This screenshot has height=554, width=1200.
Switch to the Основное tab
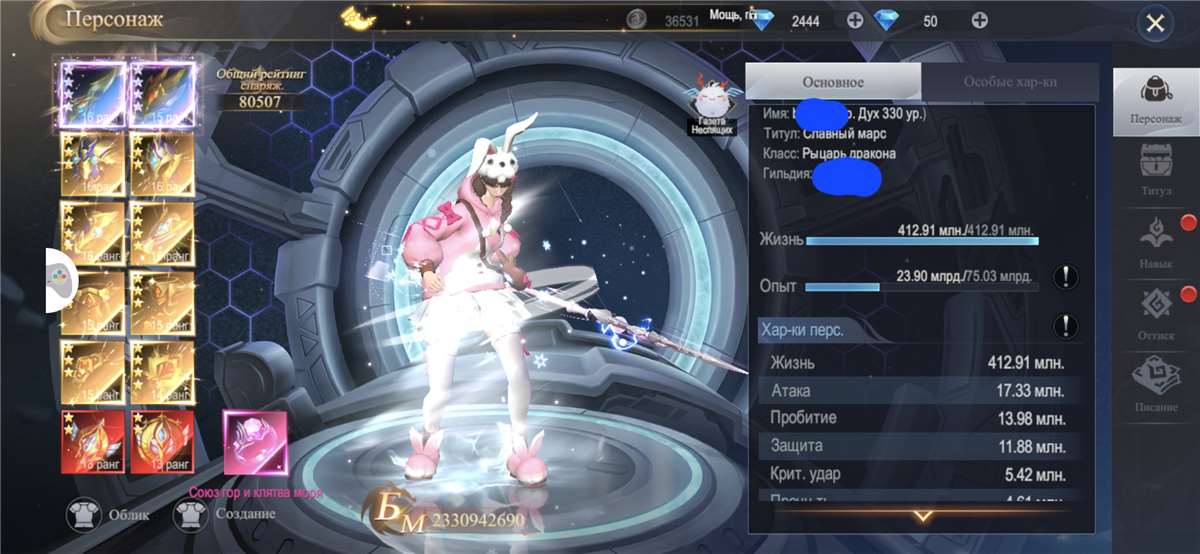(833, 82)
